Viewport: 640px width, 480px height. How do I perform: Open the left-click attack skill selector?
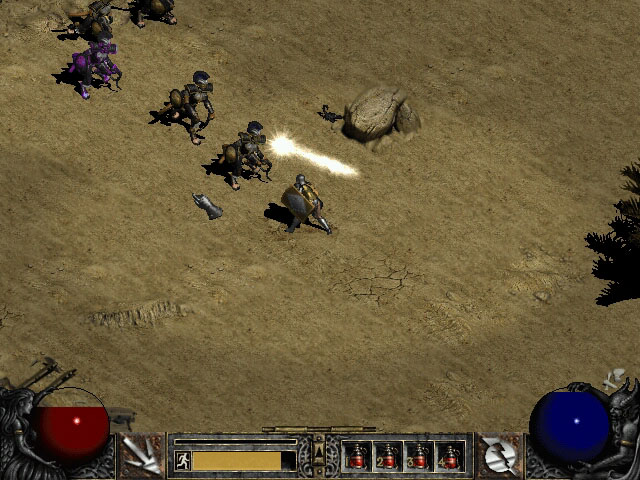141,455
